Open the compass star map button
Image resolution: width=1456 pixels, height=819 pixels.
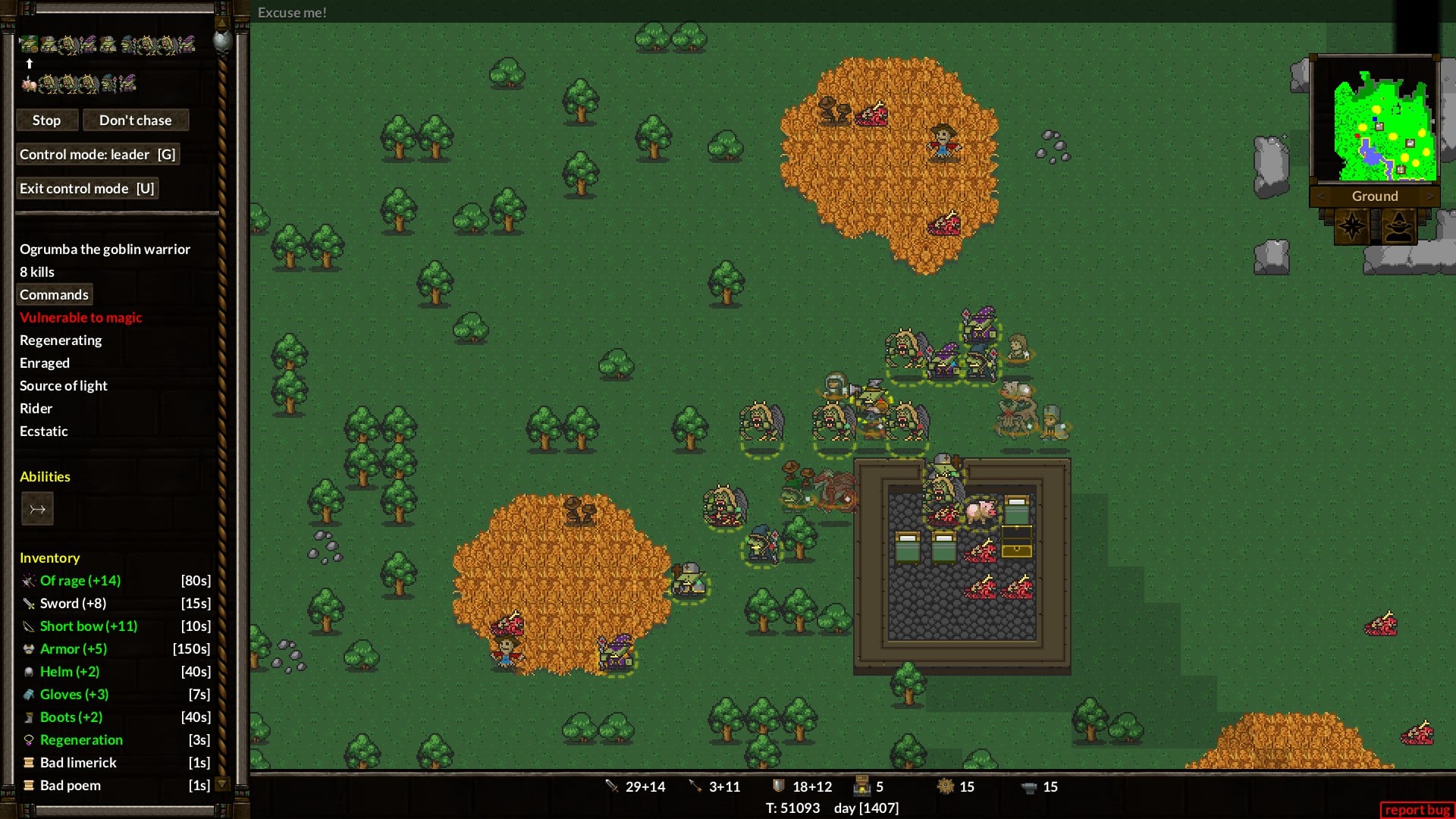(x=1351, y=226)
